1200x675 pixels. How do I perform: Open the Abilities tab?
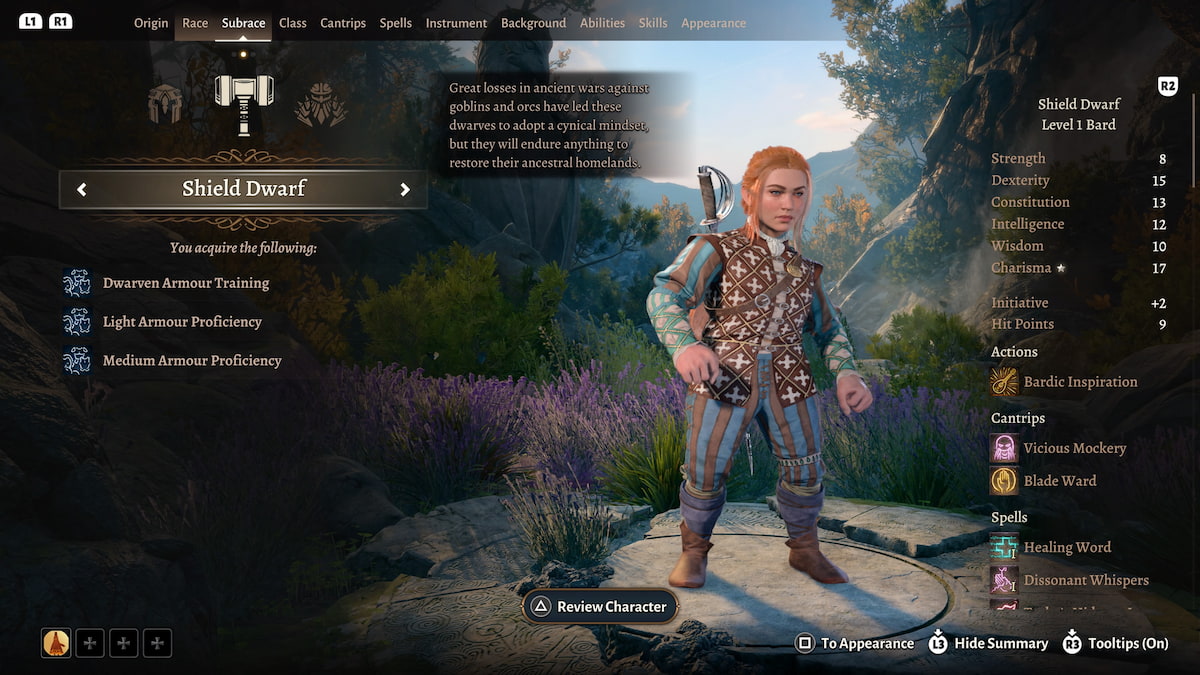602,23
